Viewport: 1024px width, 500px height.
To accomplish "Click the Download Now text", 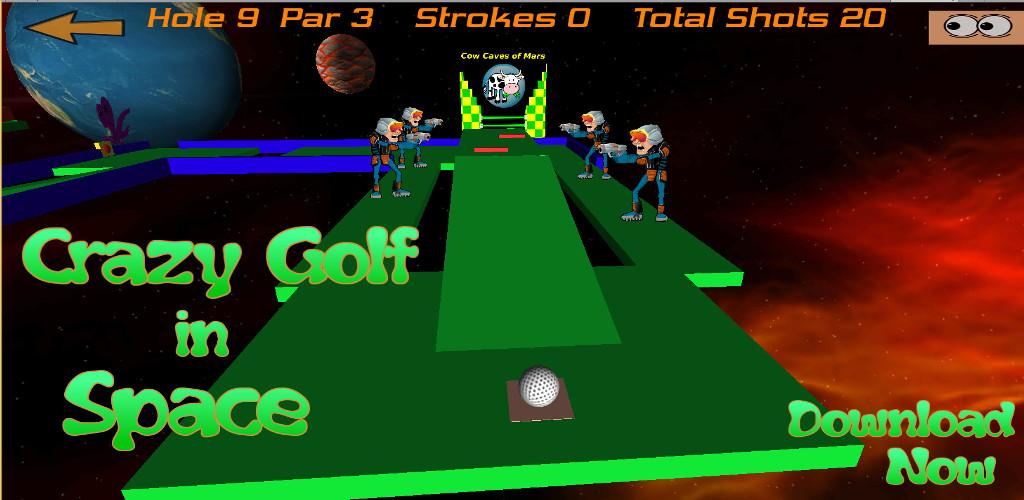I will (x=902, y=441).
